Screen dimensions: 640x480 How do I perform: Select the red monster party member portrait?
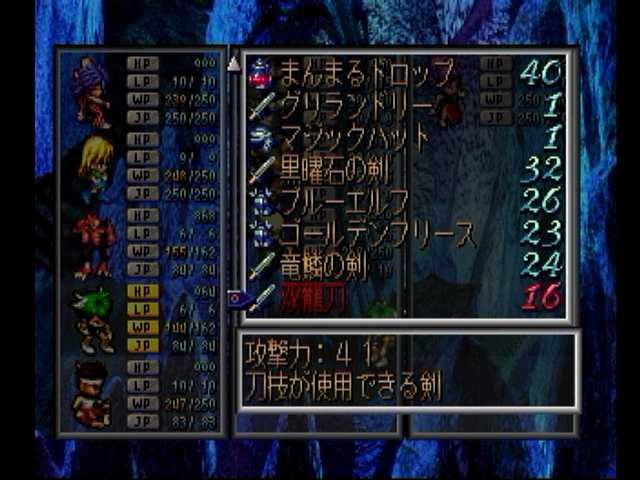(94, 243)
